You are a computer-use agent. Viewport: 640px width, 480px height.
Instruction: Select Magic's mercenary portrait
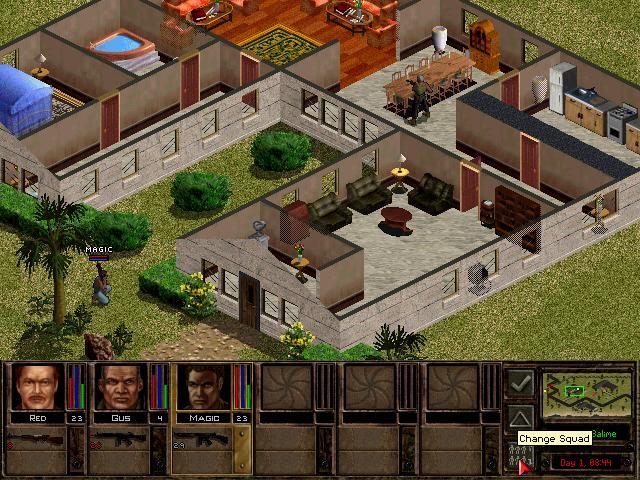(x=204, y=387)
